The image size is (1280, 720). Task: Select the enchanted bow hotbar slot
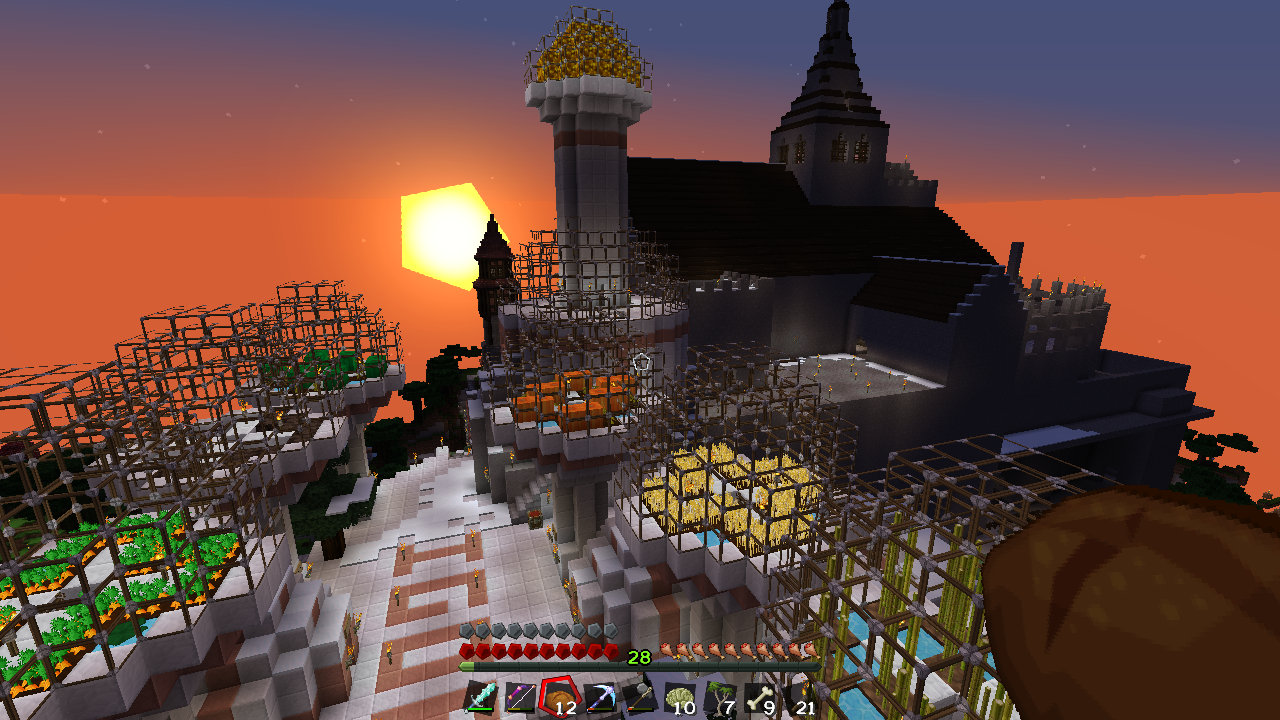pos(520,697)
